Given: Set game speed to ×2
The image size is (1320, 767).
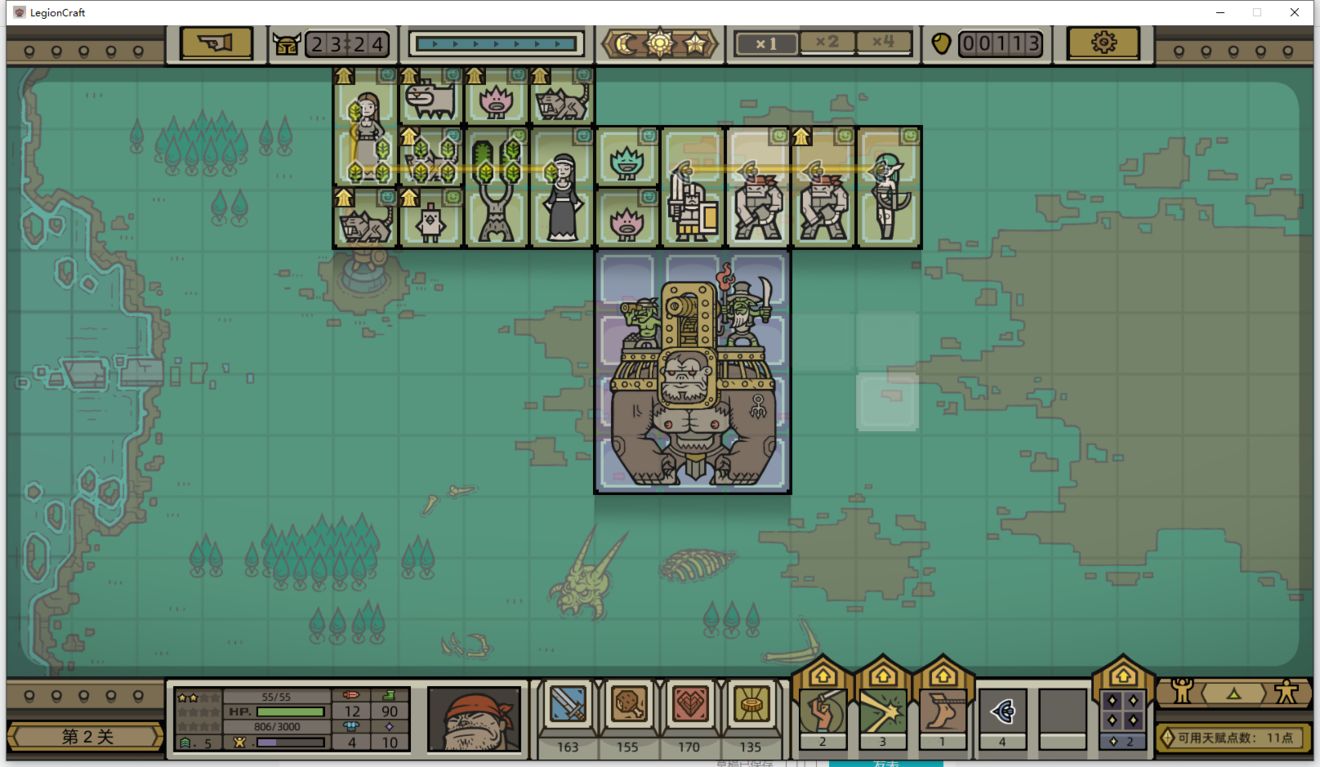Looking at the screenshot, I should click(826, 42).
